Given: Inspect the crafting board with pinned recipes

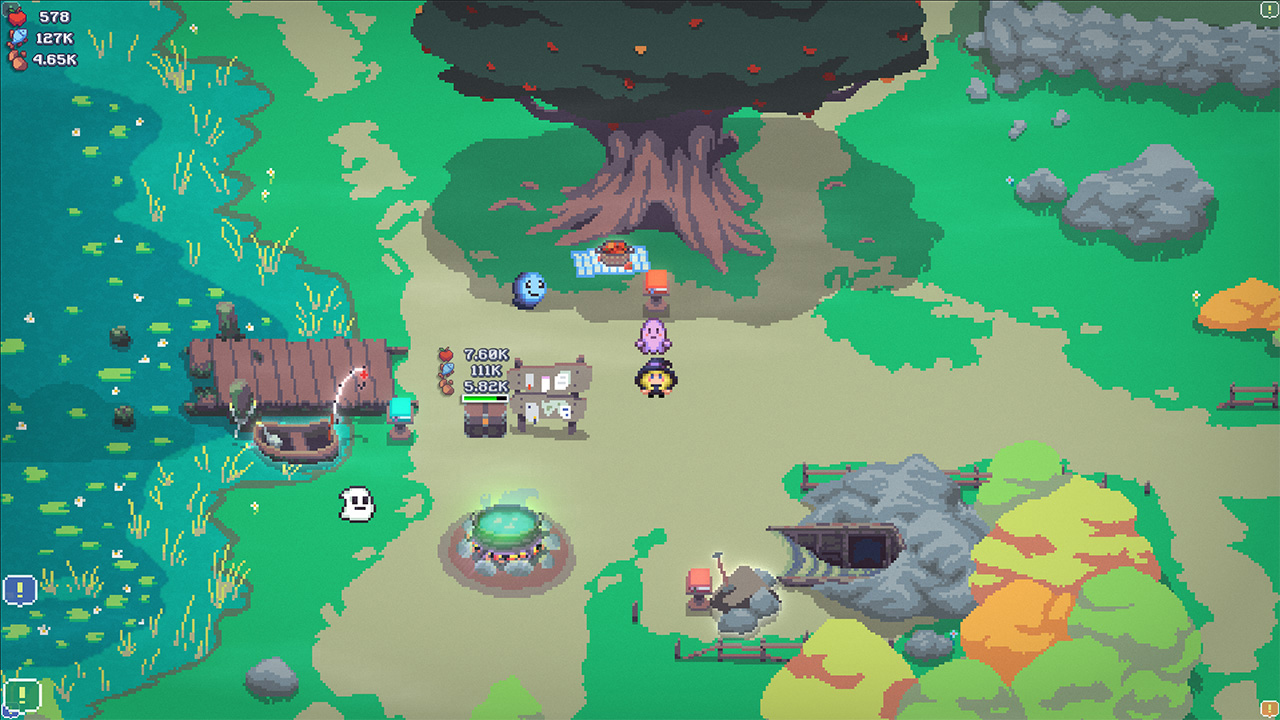Looking at the screenshot, I should 548,395.
